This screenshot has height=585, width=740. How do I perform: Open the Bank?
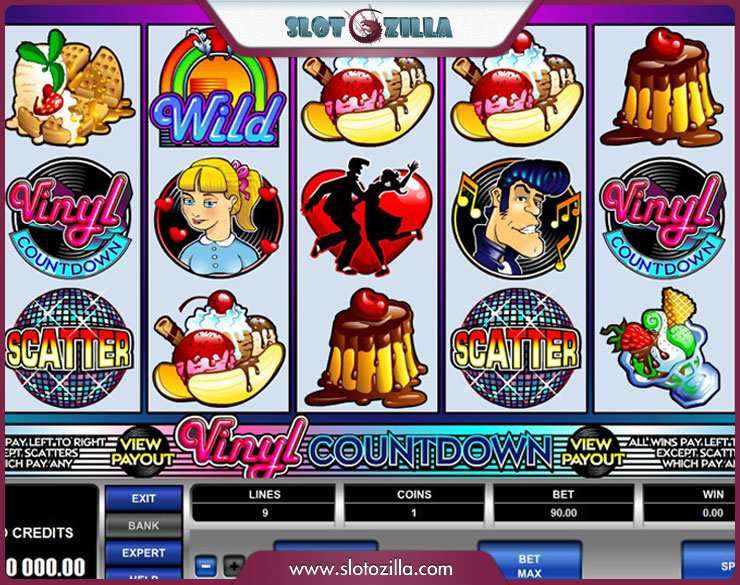click(x=144, y=525)
